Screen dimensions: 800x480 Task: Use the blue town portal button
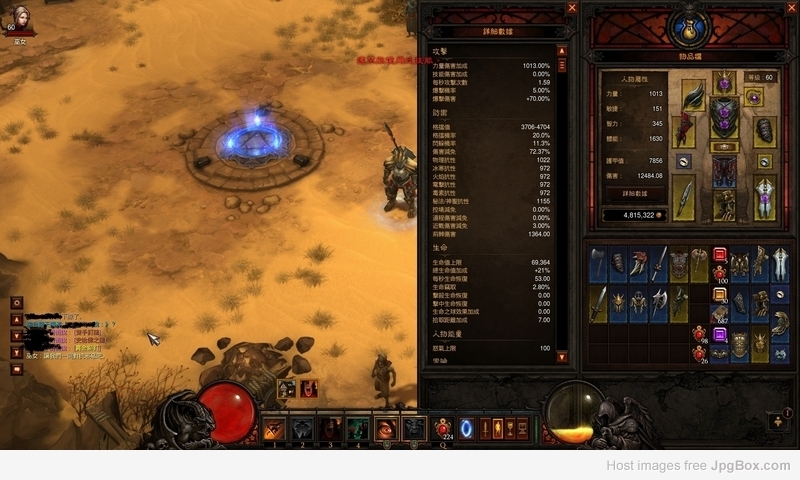pyautogui.click(x=466, y=428)
